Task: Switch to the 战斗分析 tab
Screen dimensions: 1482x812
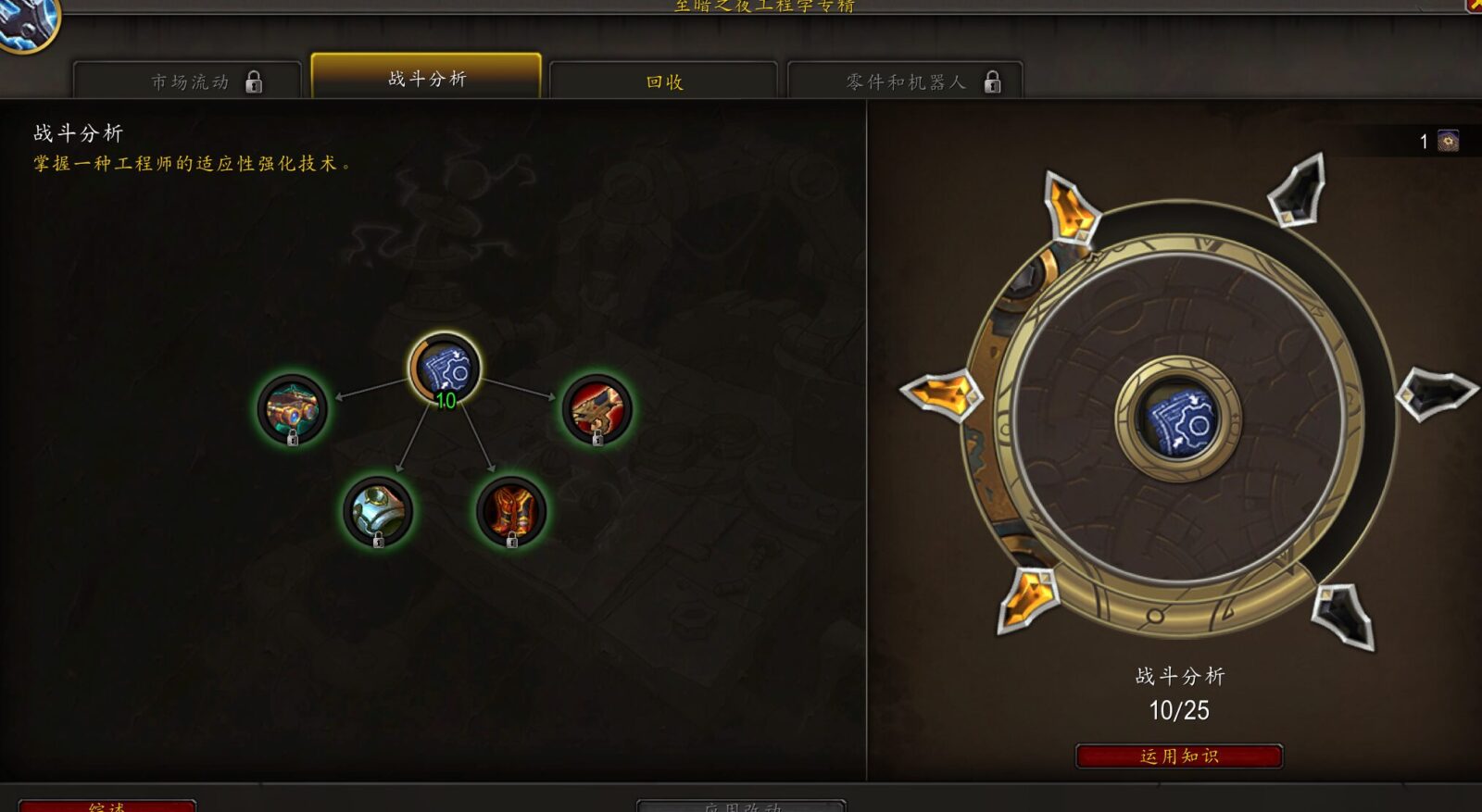Action: (426, 79)
